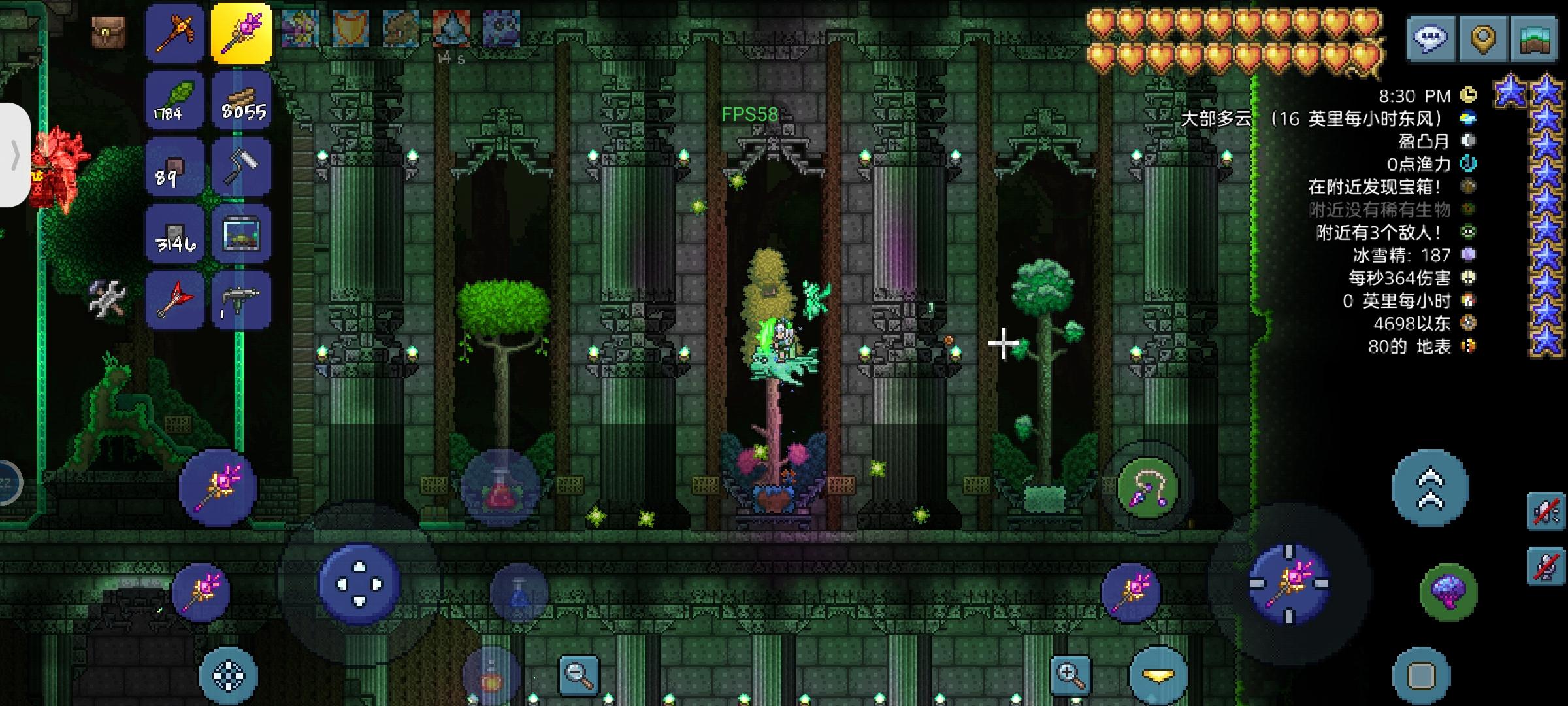Select the gun in the bottom inventory row
The image size is (1568, 706).
242,299
